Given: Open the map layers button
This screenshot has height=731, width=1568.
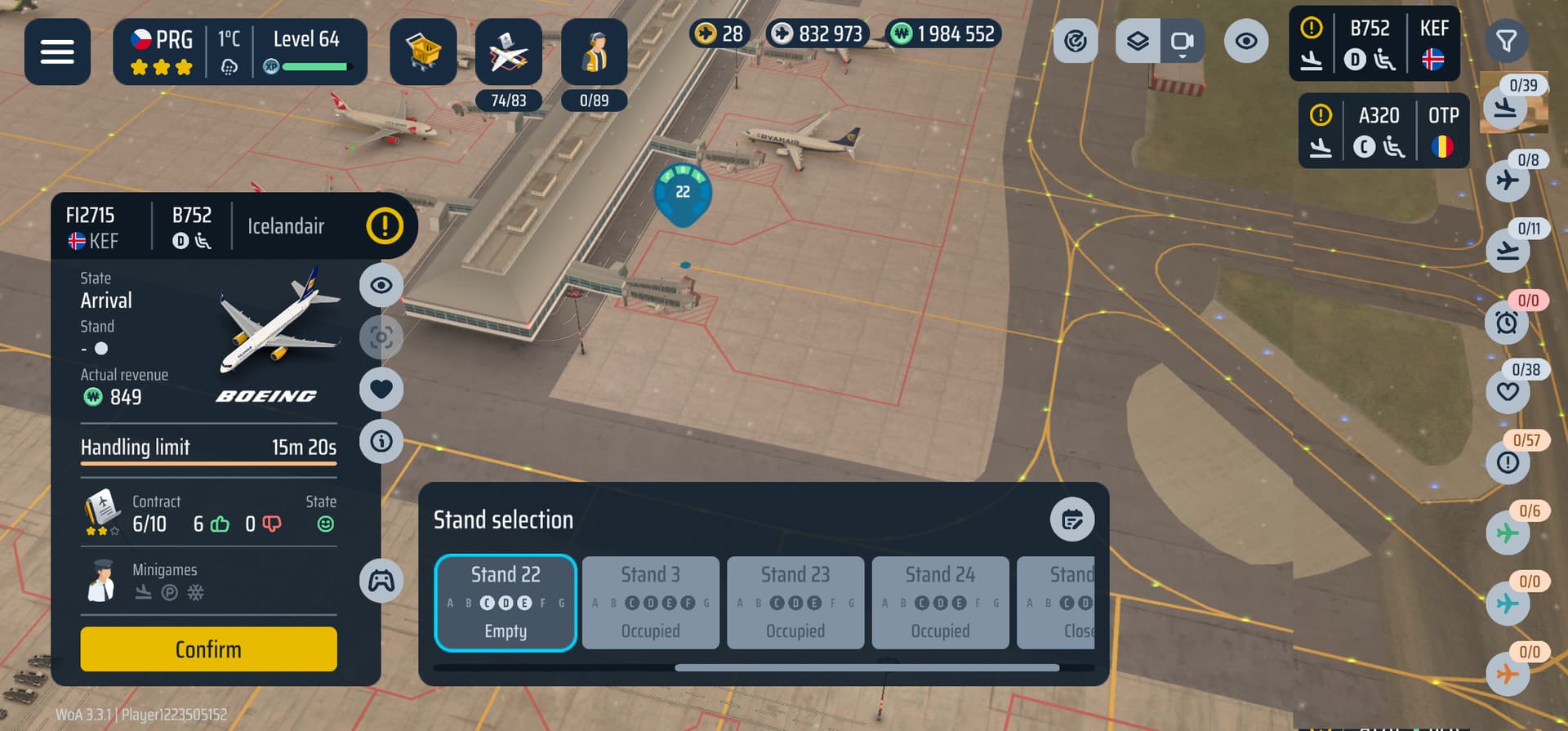Looking at the screenshot, I should click(1138, 41).
